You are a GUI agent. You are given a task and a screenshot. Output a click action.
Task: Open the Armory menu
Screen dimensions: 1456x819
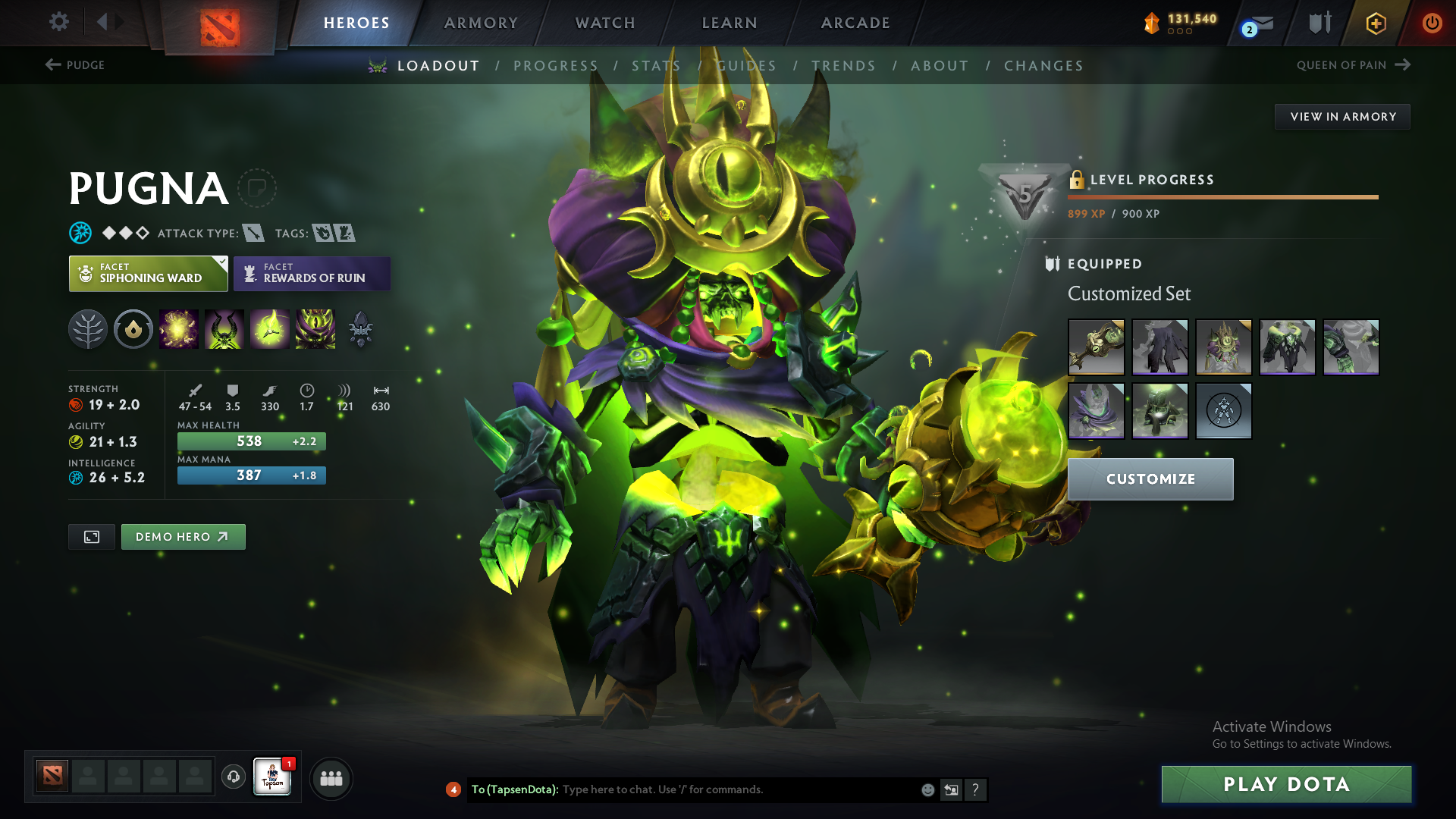[x=479, y=23]
